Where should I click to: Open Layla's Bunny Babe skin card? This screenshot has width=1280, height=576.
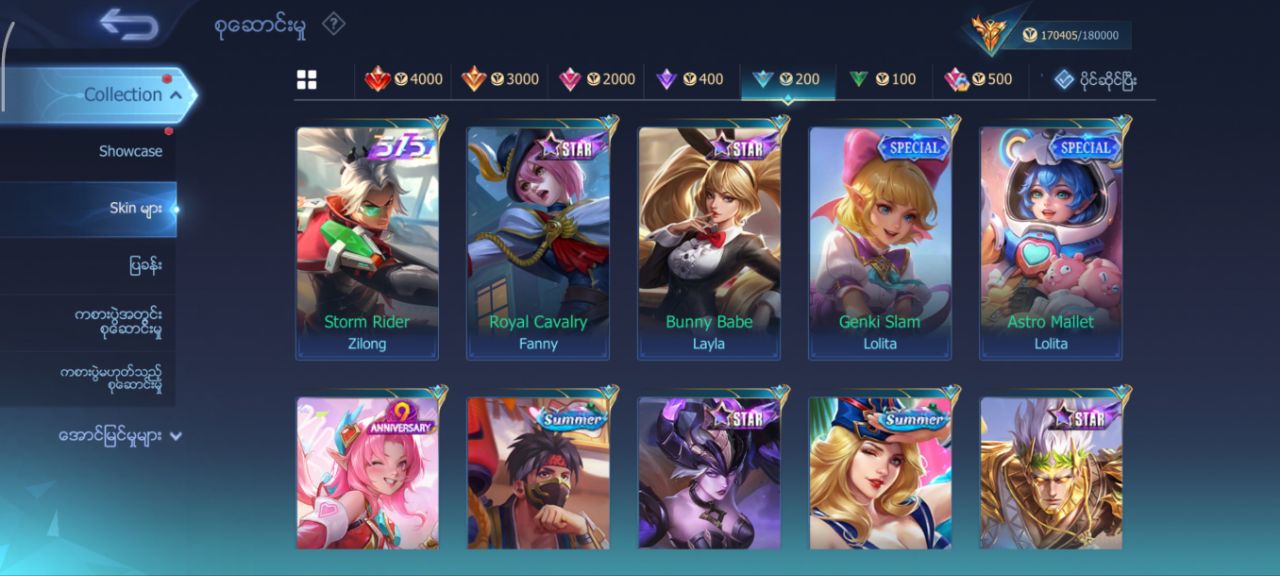(x=709, y=242)
